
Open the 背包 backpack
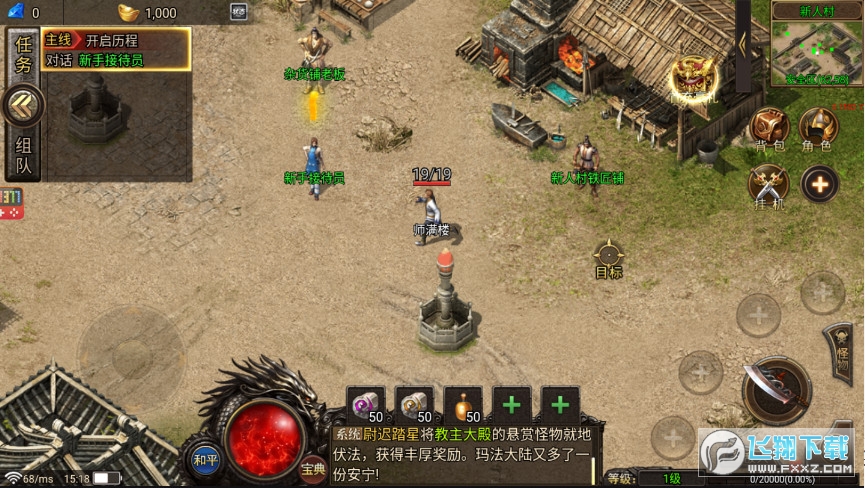(x=770, y=128)
